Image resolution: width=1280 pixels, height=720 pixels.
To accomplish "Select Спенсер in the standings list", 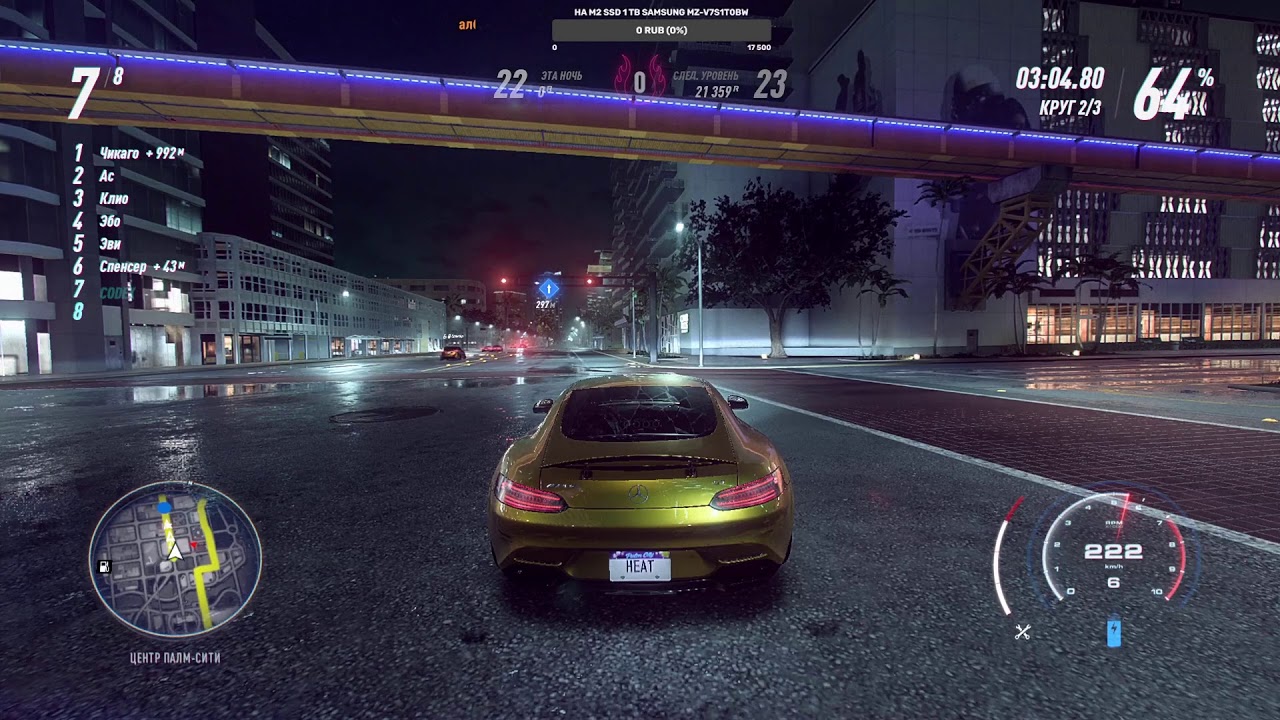I will 122,266.
